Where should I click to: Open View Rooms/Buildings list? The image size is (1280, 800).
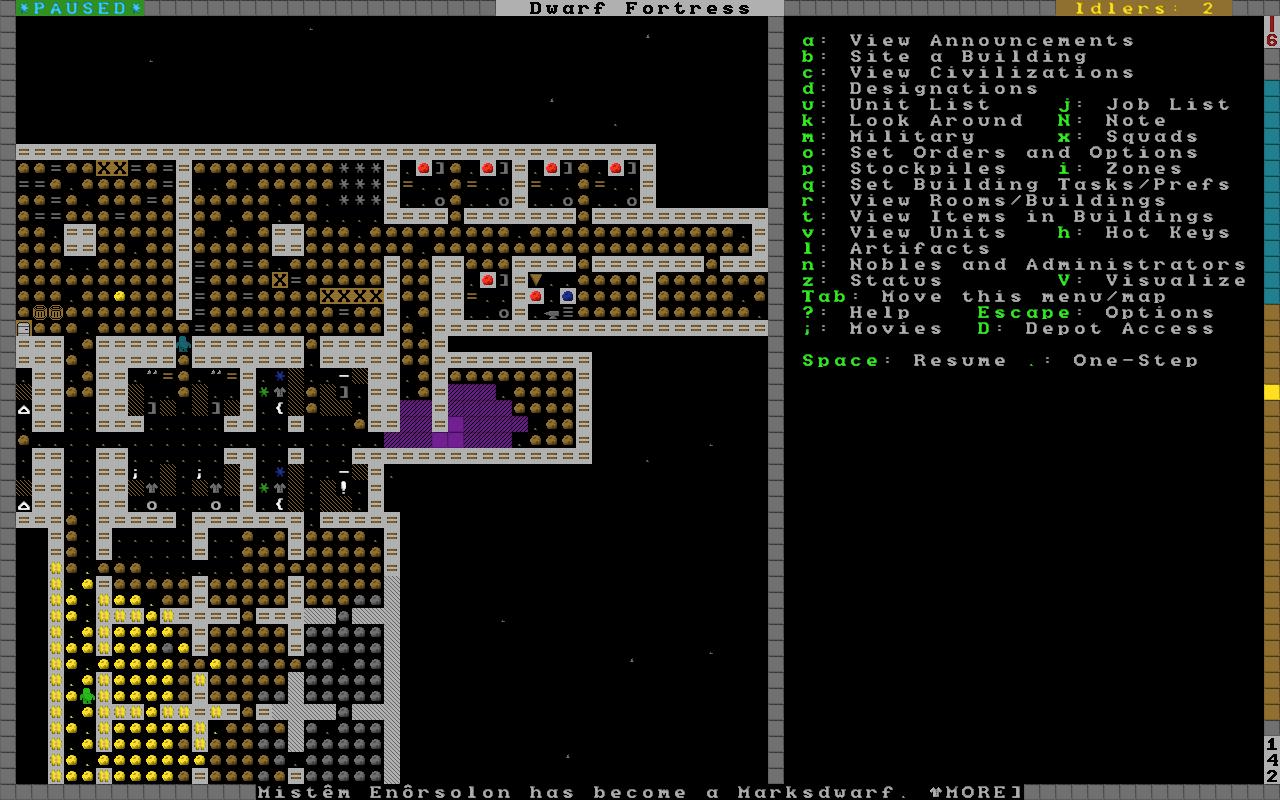(1008, 201)
